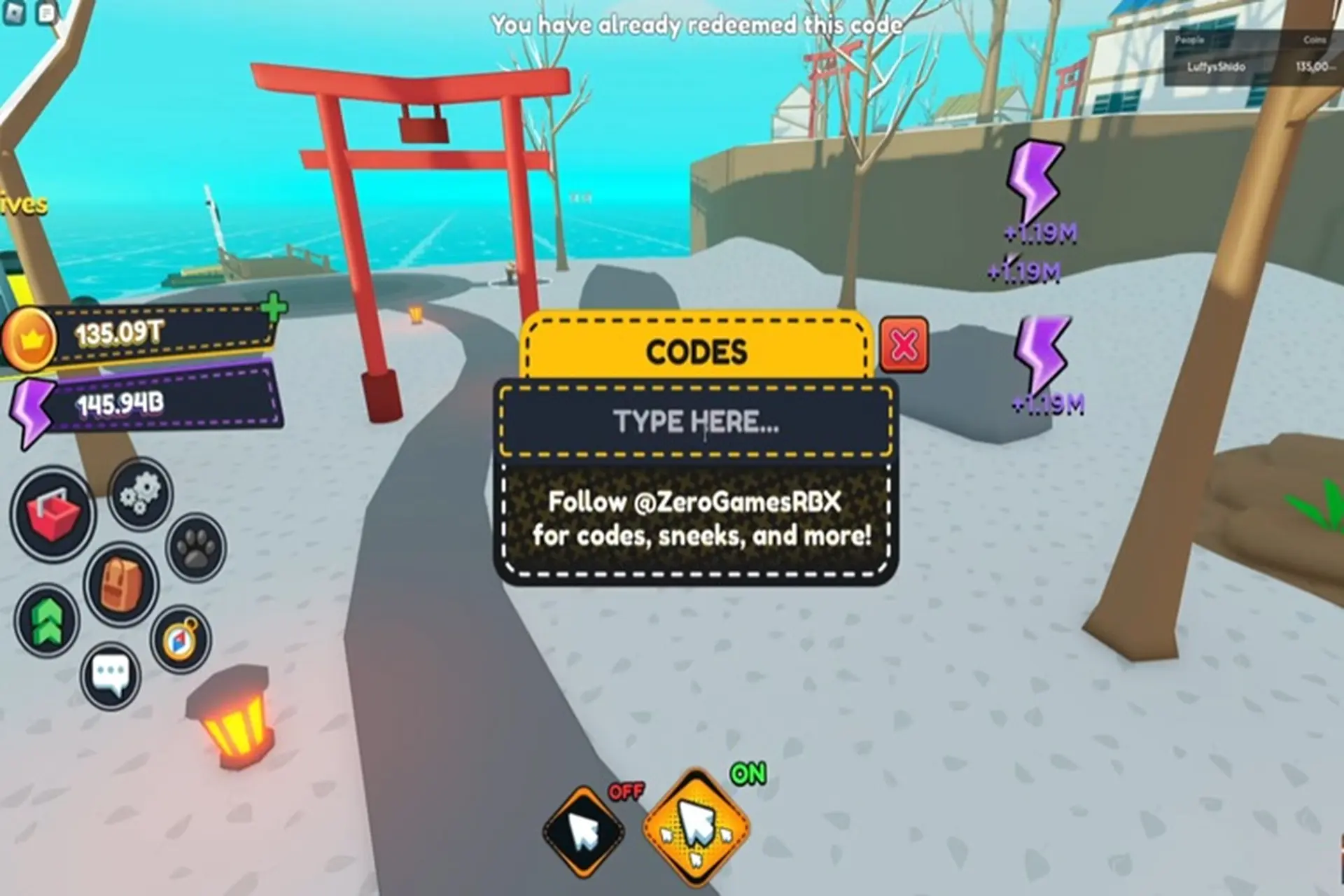Open the Roblox menu in the top-left corner
The height and width of the screenshot is (896, 1344).
point(15,13)
